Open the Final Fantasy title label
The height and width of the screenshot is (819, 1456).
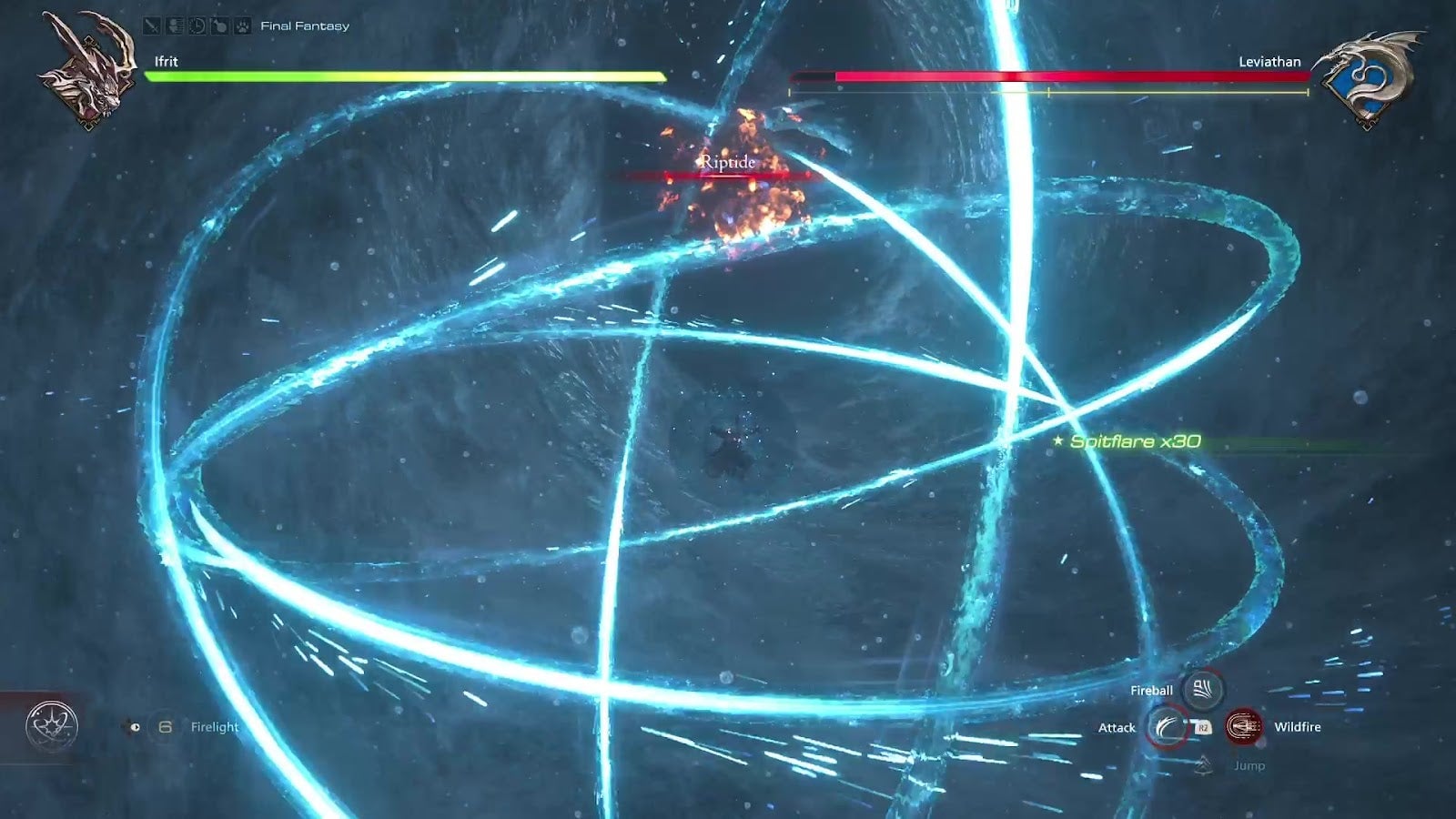304,25
